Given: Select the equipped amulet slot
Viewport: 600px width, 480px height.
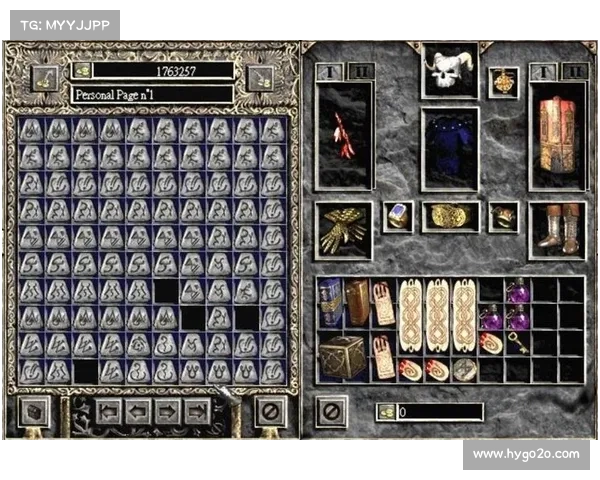Looking at the screenshot, I should (x=502, y=81).
